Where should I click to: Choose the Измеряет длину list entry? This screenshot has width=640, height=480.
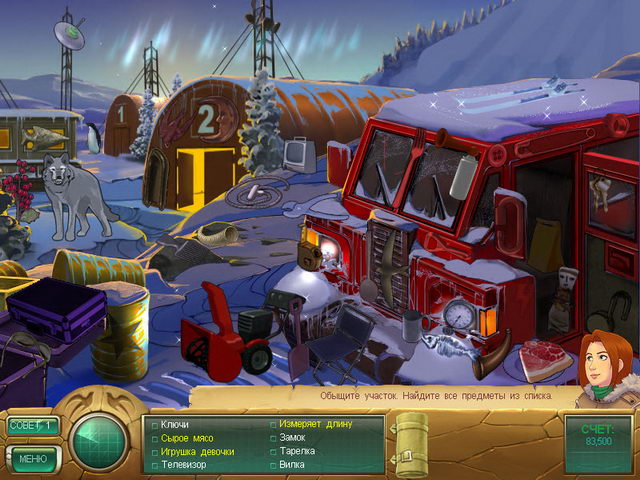[x=315, y=425]
